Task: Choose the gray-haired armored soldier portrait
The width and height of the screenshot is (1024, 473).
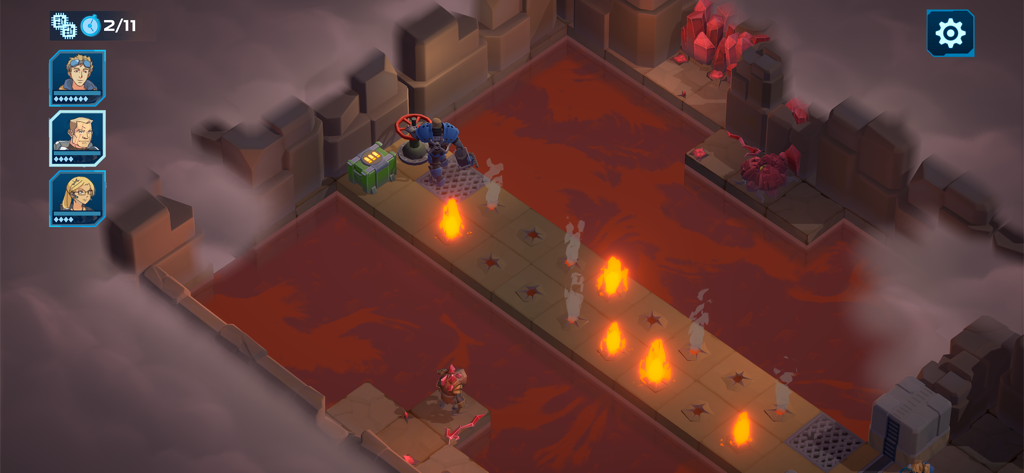Action: (x=77, y=137)
